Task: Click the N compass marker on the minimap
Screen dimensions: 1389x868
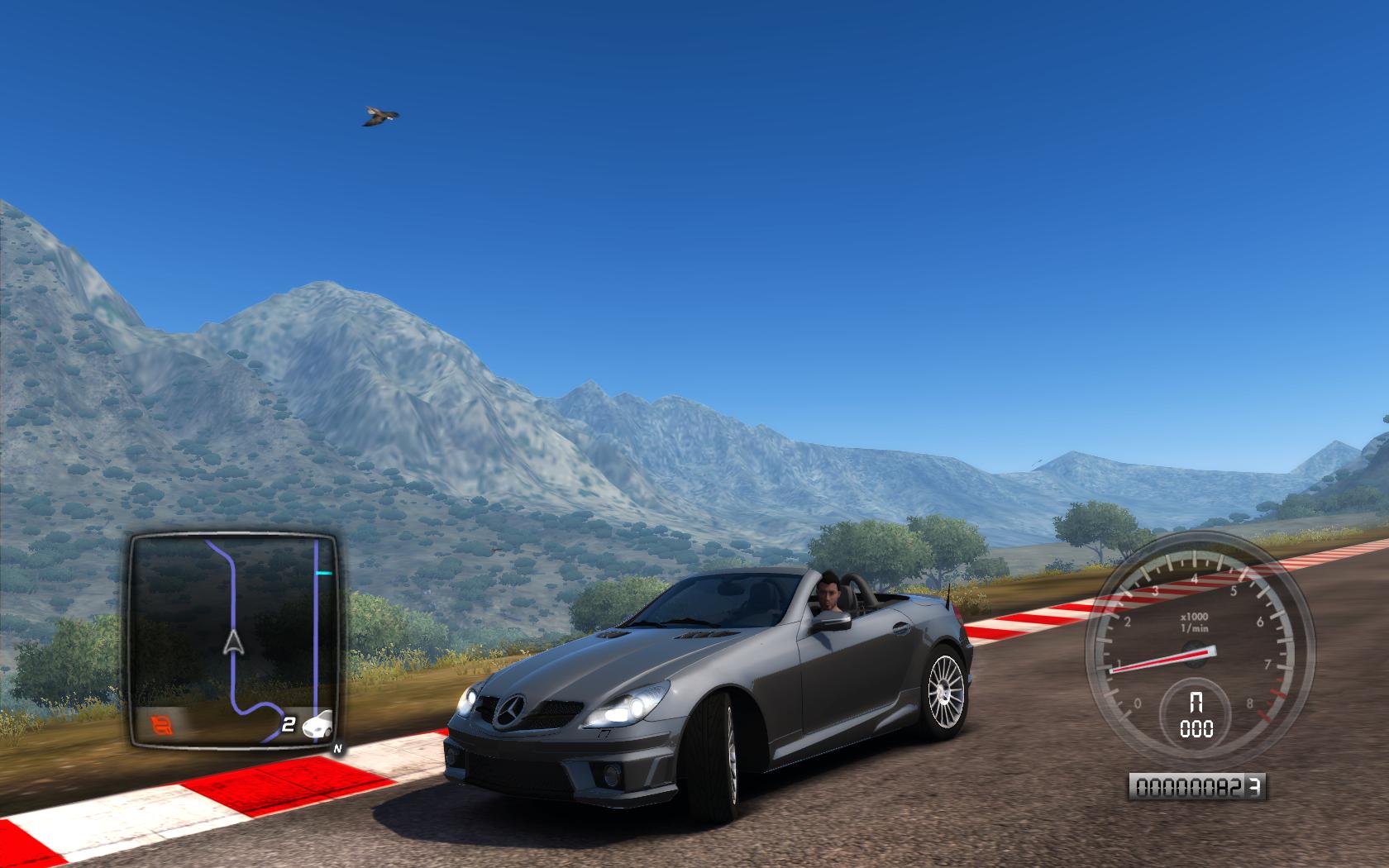Action: click(337, 750)
